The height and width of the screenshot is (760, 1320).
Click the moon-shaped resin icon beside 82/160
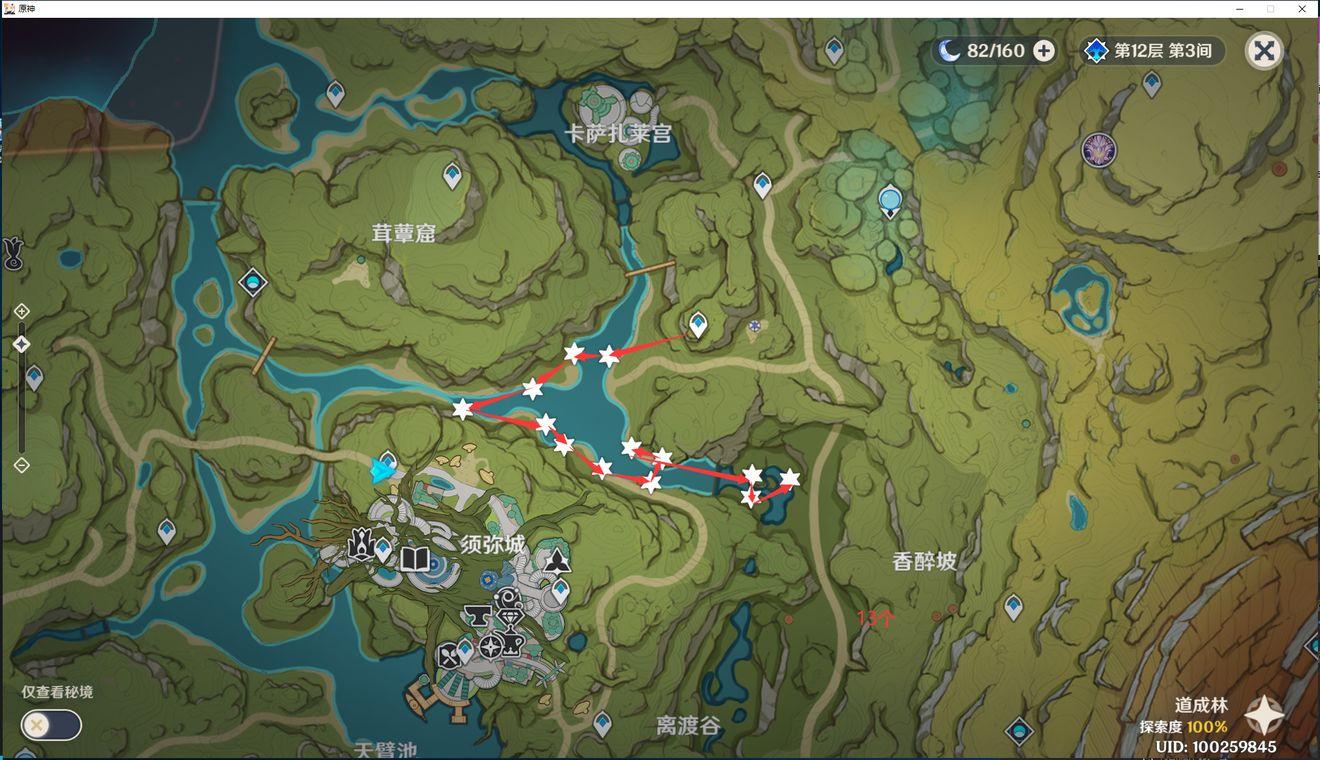[x=948, y=50]
